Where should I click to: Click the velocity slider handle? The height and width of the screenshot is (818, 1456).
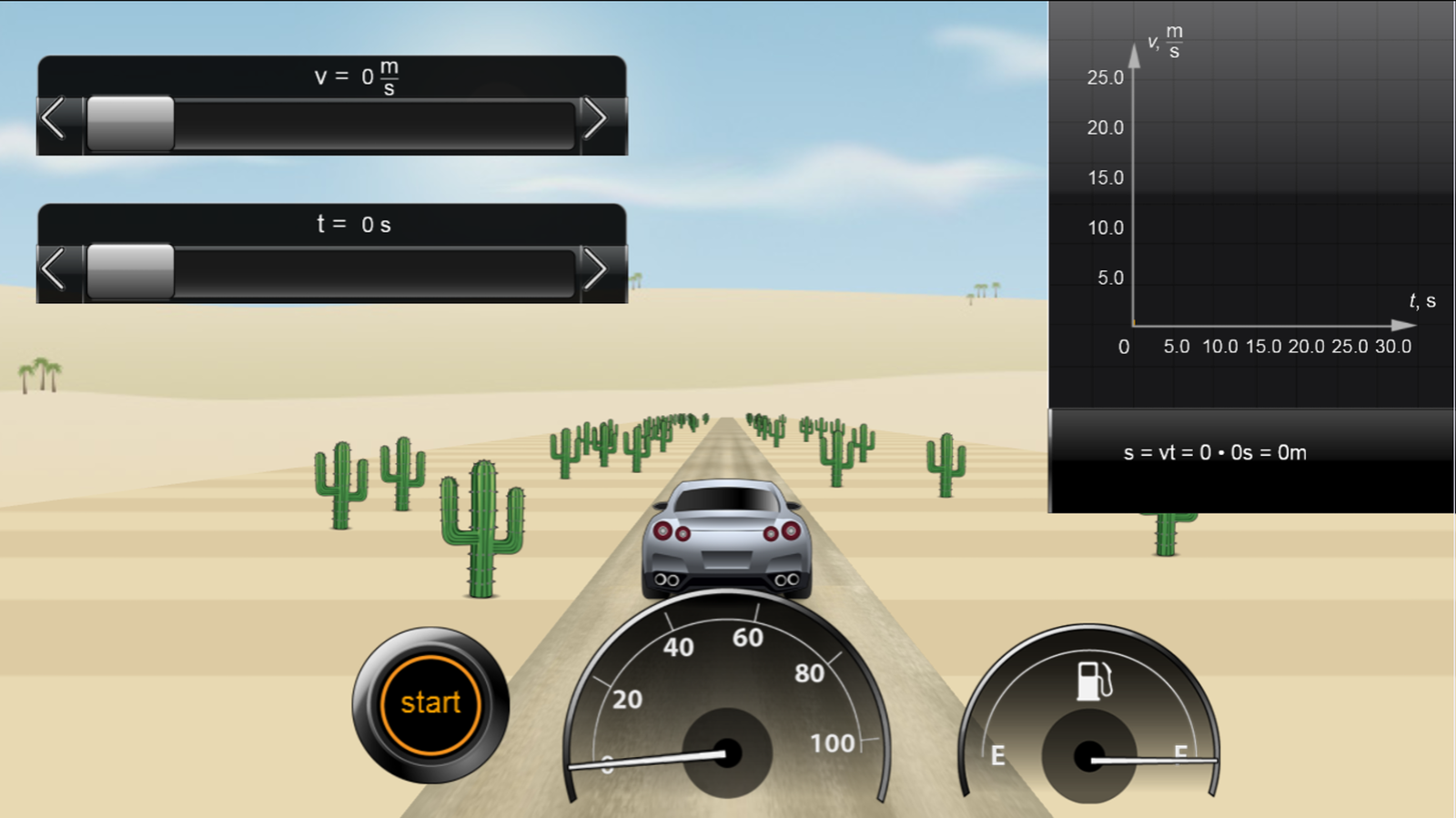pyautogui.click(x=130, y=123)
